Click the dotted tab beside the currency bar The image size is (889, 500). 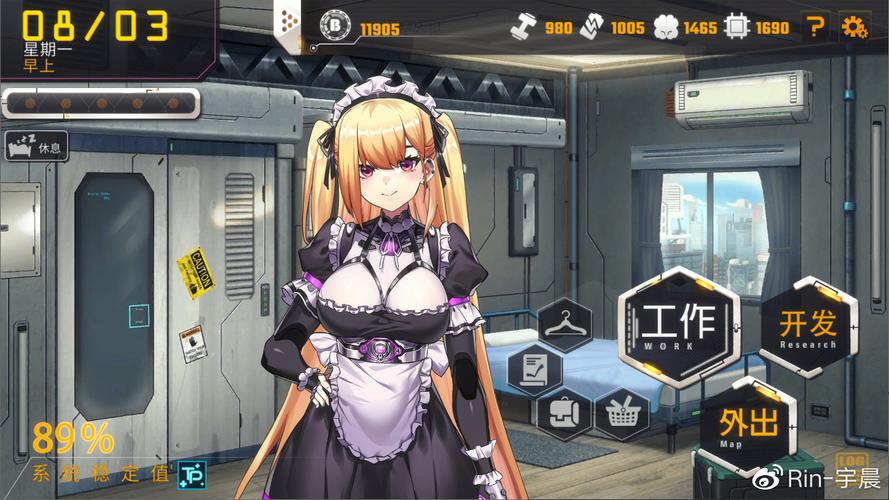[x=289, y=21]
